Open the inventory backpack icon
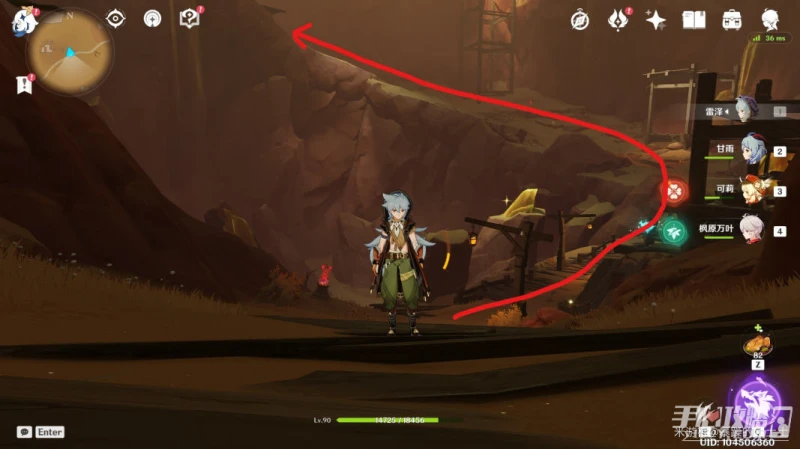 (x=732, y=19)
